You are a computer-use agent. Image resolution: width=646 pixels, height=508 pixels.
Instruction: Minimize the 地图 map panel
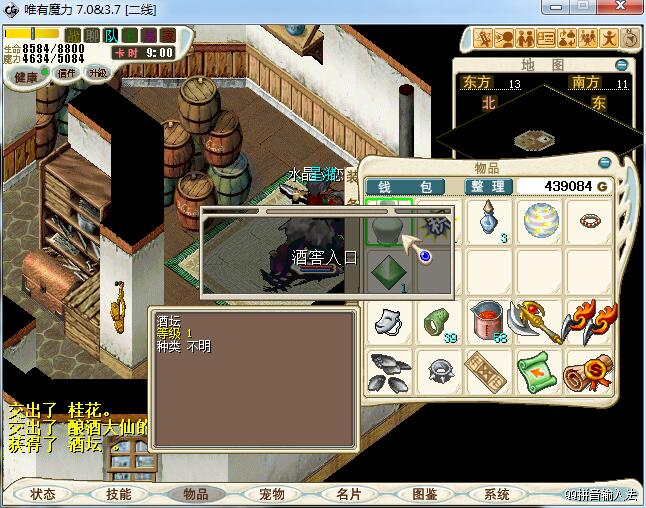622,65
